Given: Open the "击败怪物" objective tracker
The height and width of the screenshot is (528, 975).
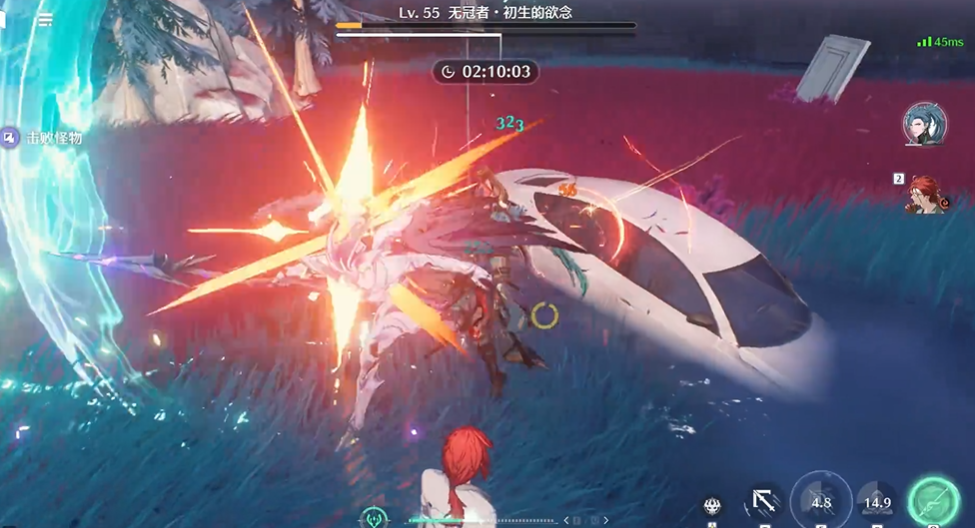Looking at the screenshot, I should coord(42,138).
